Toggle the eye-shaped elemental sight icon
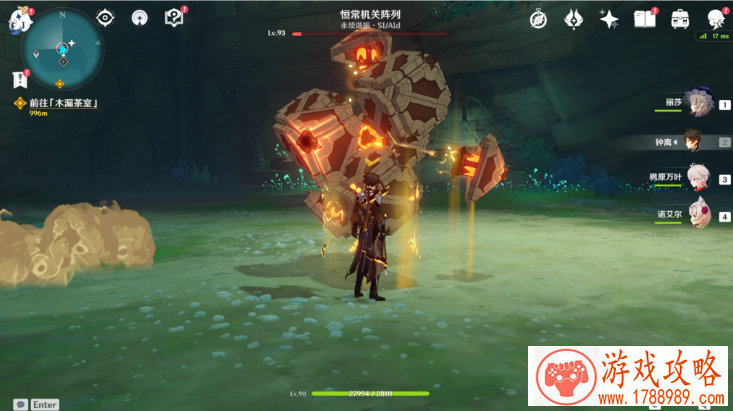733x411 pixels. (x=107, y=18)
